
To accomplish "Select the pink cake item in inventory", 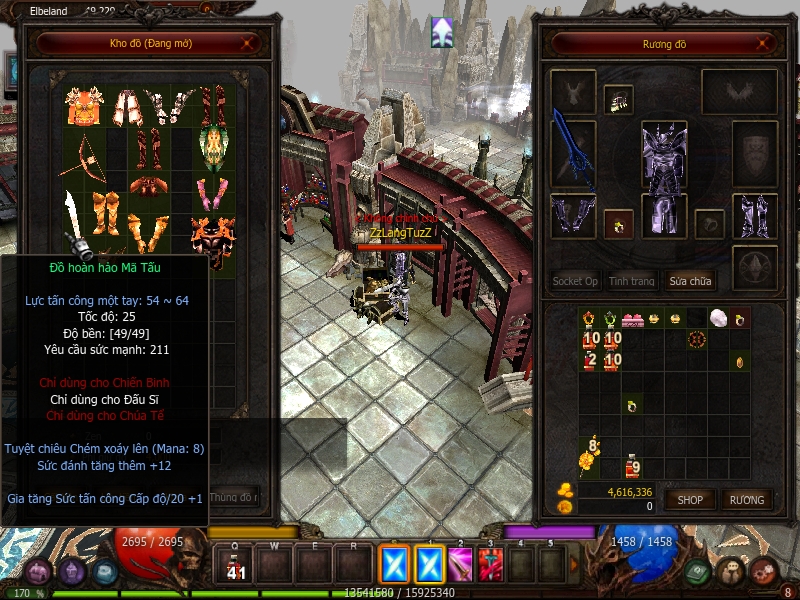I will coord(632,320).
